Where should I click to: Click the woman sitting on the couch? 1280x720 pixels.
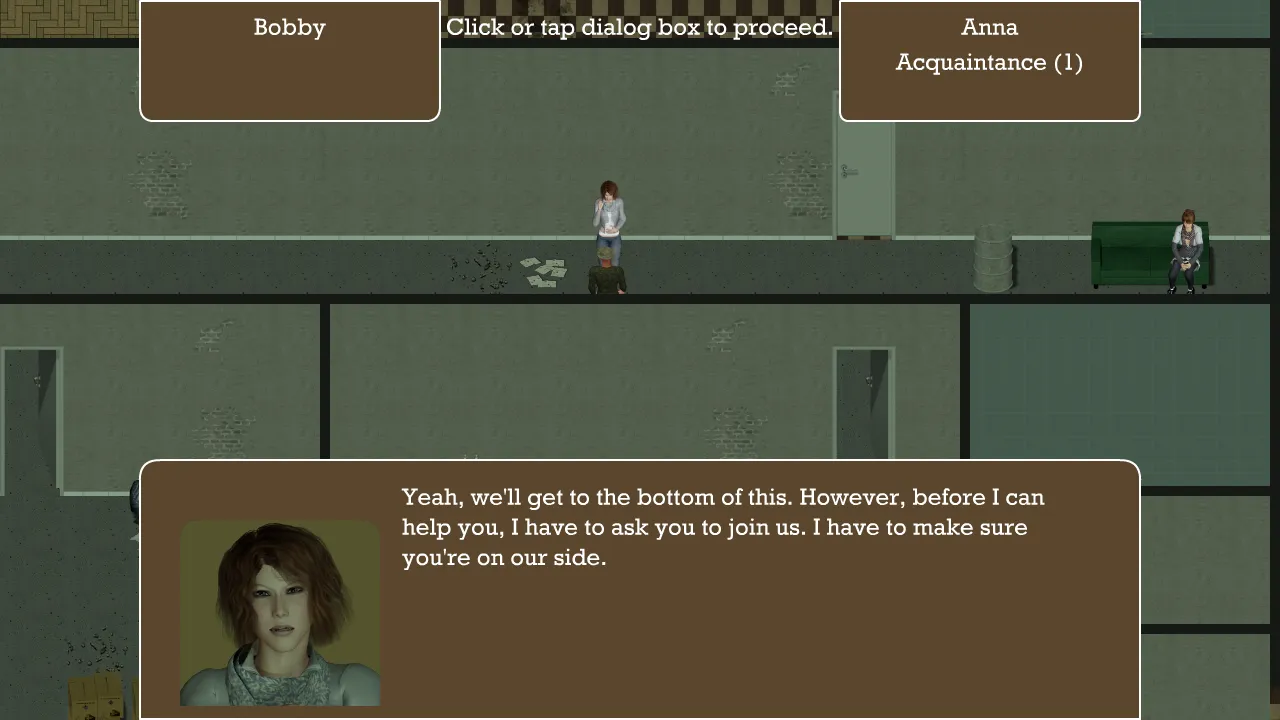click(1183, 250)
